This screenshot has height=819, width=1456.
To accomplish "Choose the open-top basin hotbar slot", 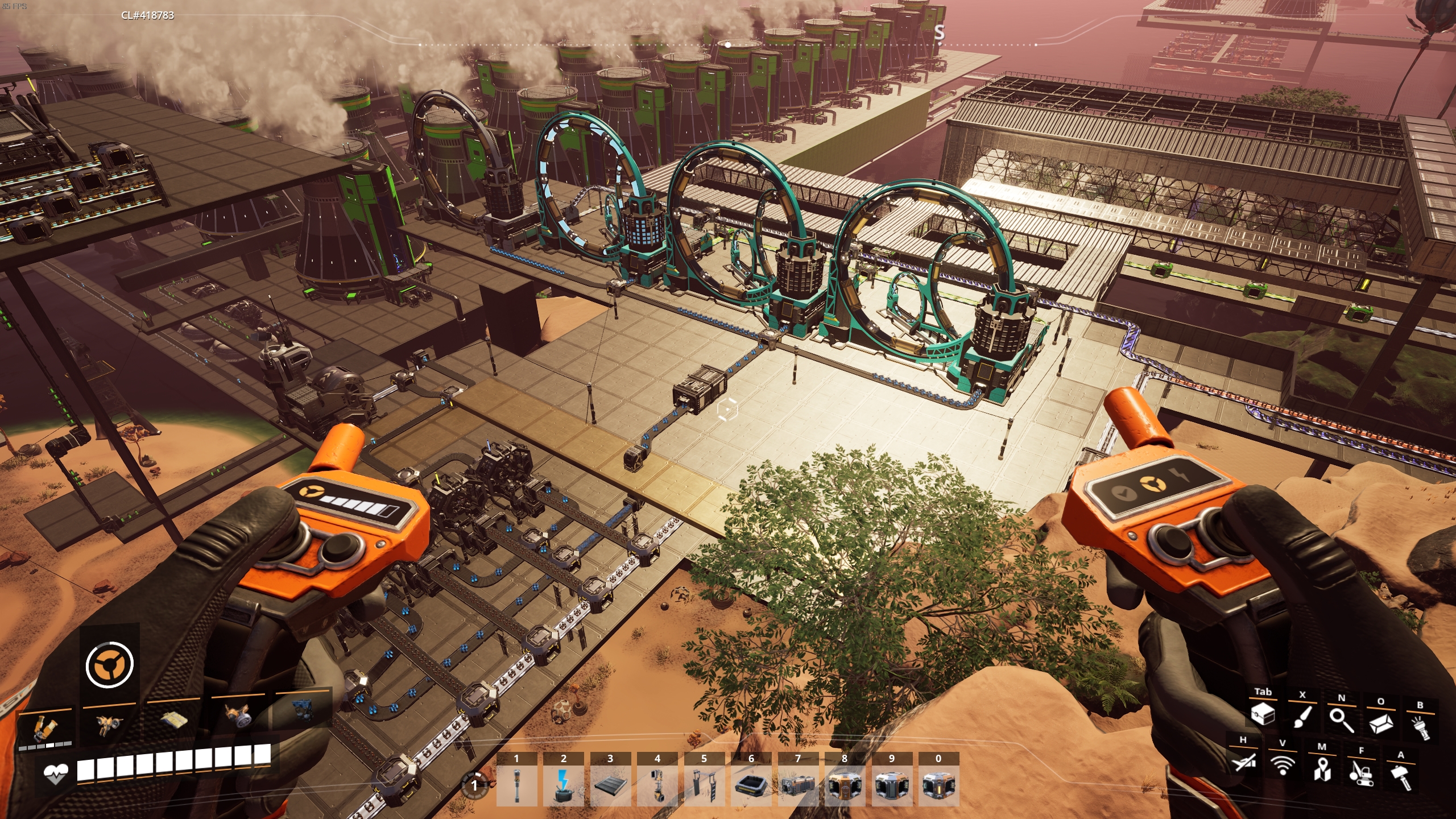I will point(751,785).
